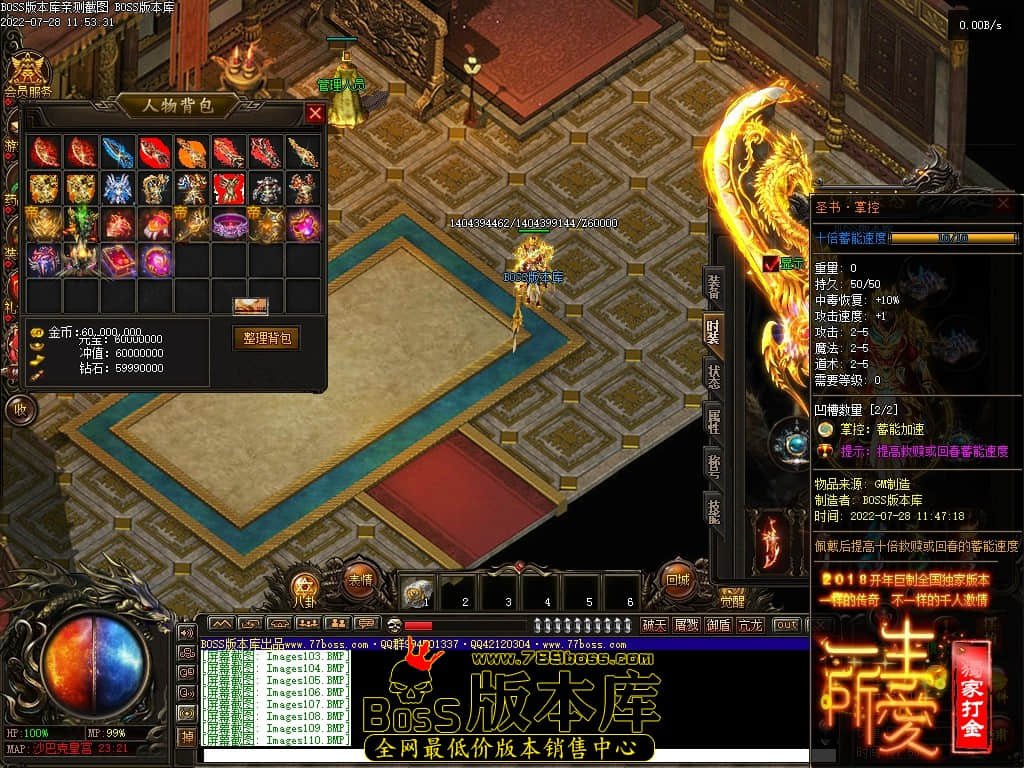1024x768 pixels.
Task: Open the 表情 emote button
Action: tap(360, 579)
